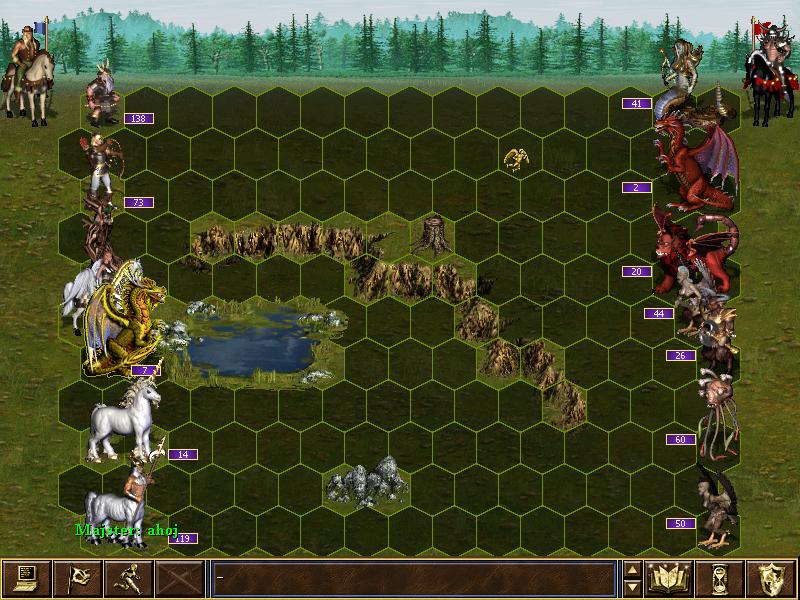The image size is (800, 600).
Task: Select the white unicorn stack numbered 14
Action: [x=125, y=420]
